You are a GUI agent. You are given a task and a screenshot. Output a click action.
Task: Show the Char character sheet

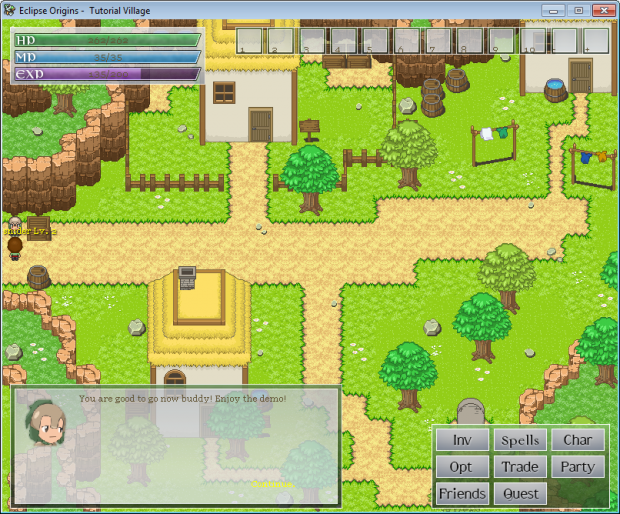pyautogui.click(x=577, y=440)
